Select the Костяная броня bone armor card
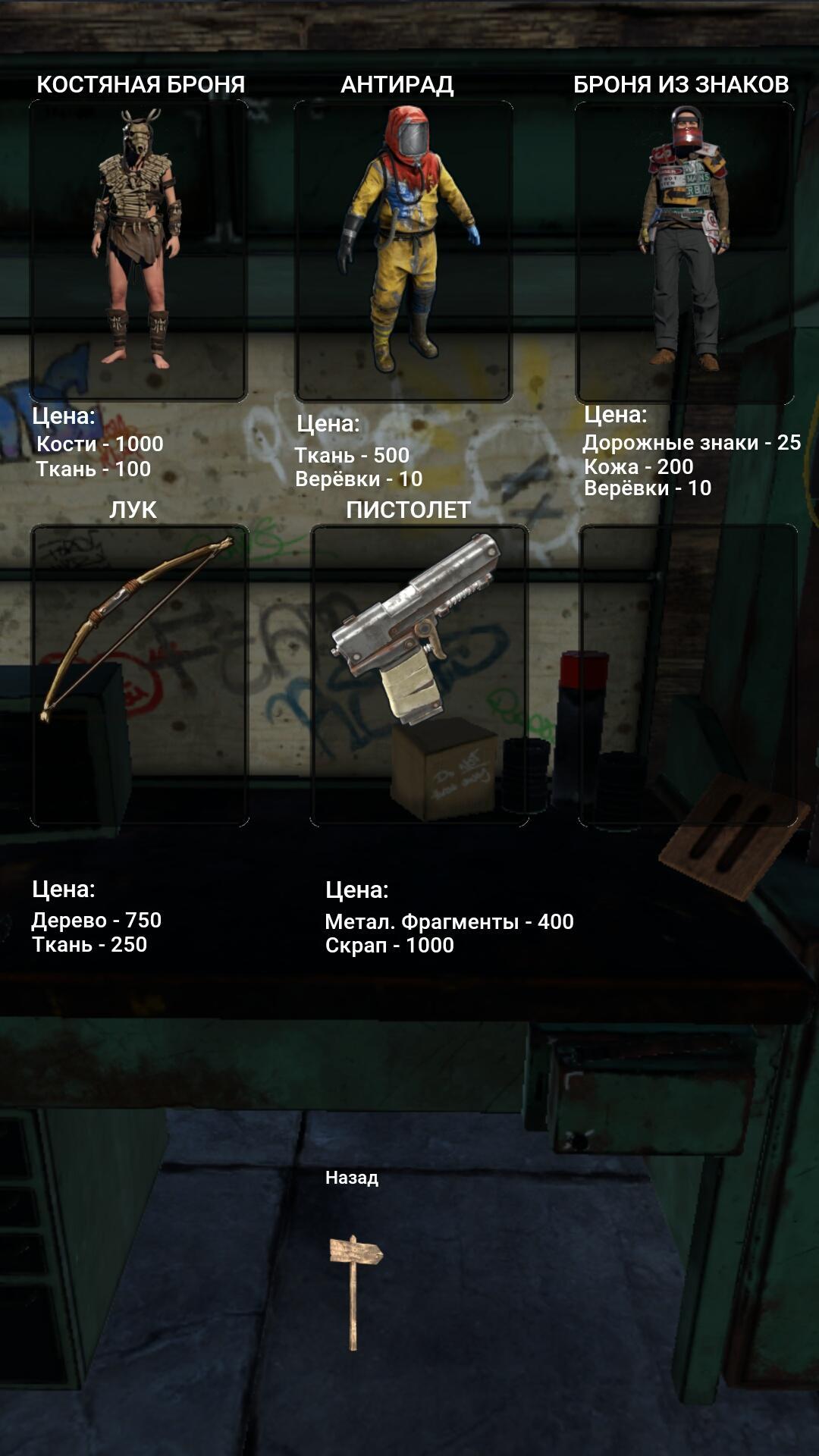Image resolution: width=819 pixels, height=1456 pixels. 139,250
